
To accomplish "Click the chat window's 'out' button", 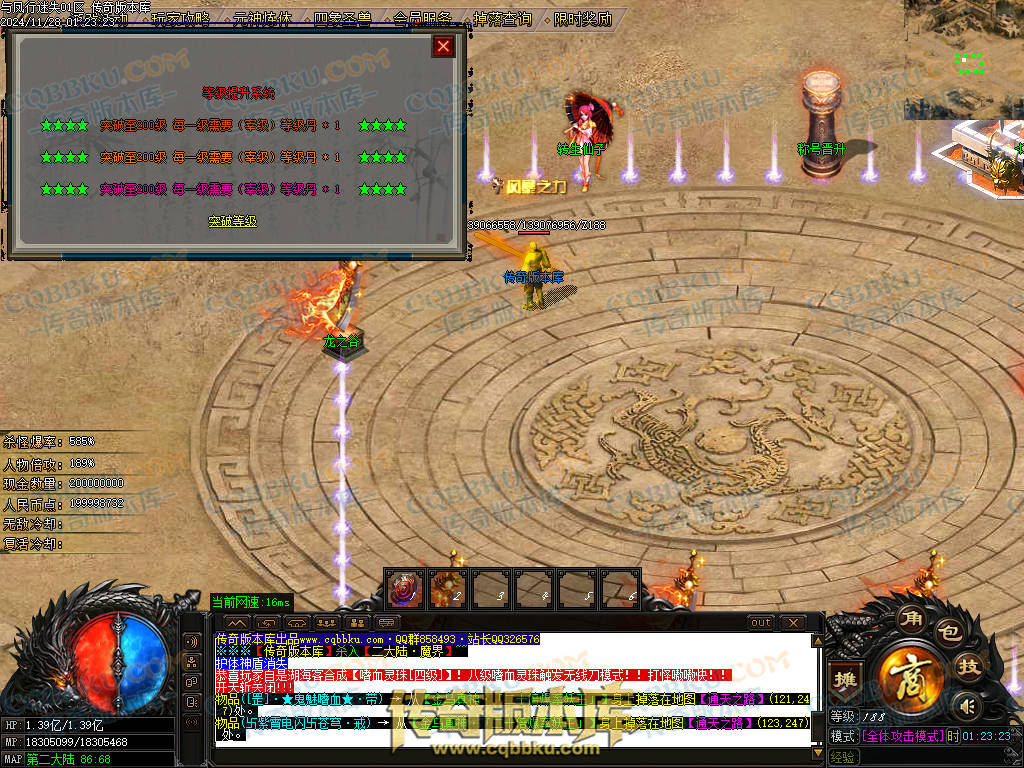I will click(x=761, y=623).
